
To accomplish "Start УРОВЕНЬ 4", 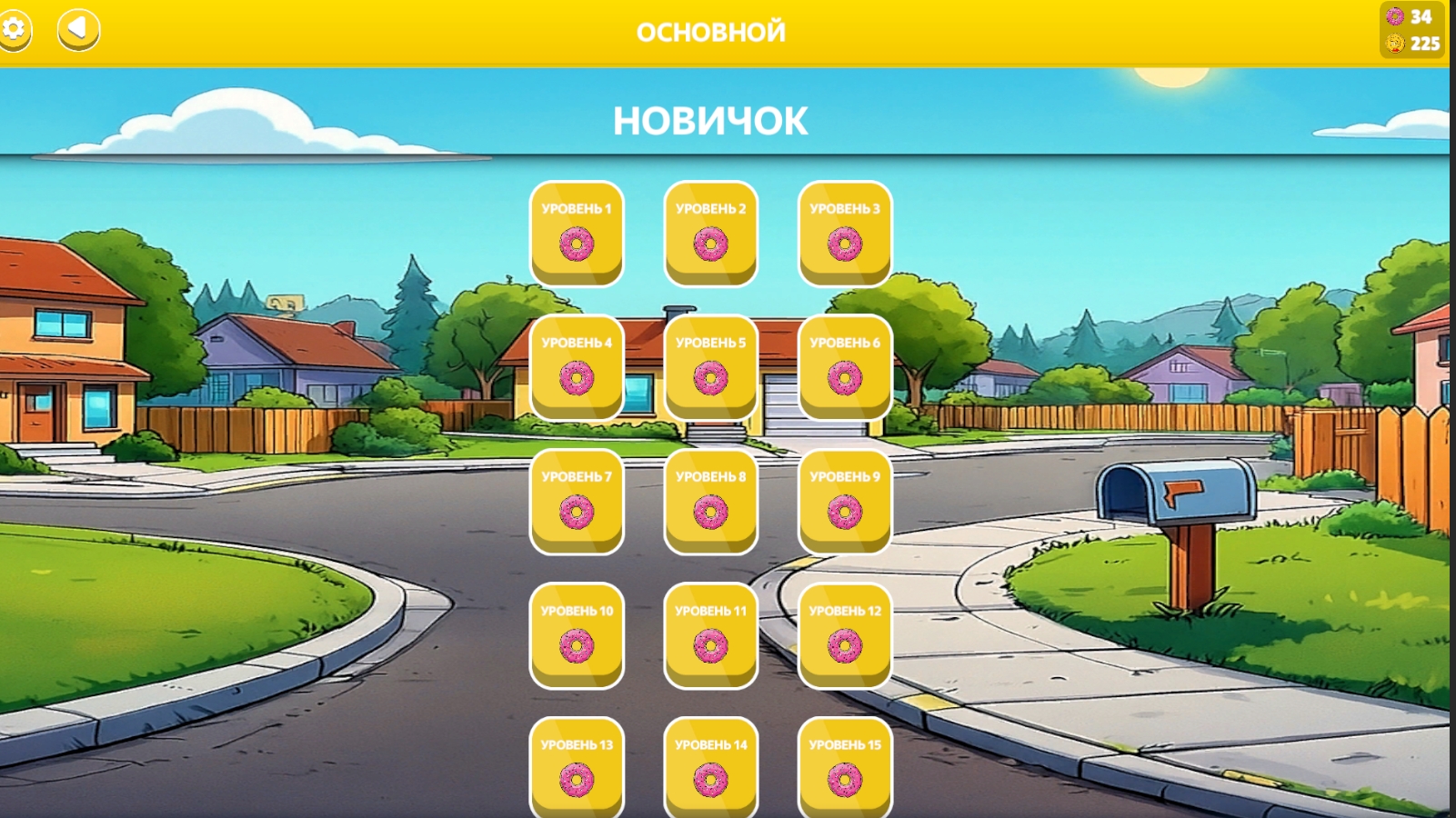I will click(576, 366).
